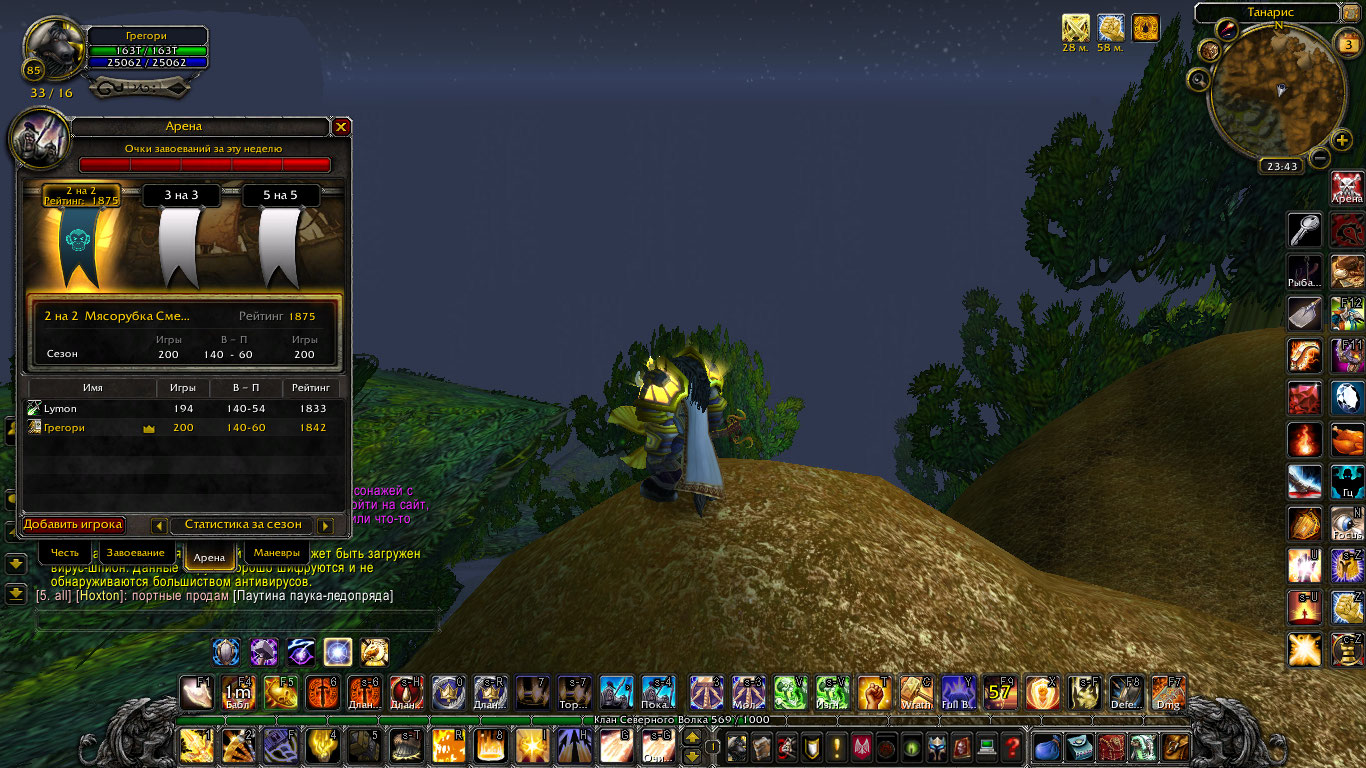Switch to the Маневры tab
The width and height of the screenshot is (1366, 768).
point(276,553)
